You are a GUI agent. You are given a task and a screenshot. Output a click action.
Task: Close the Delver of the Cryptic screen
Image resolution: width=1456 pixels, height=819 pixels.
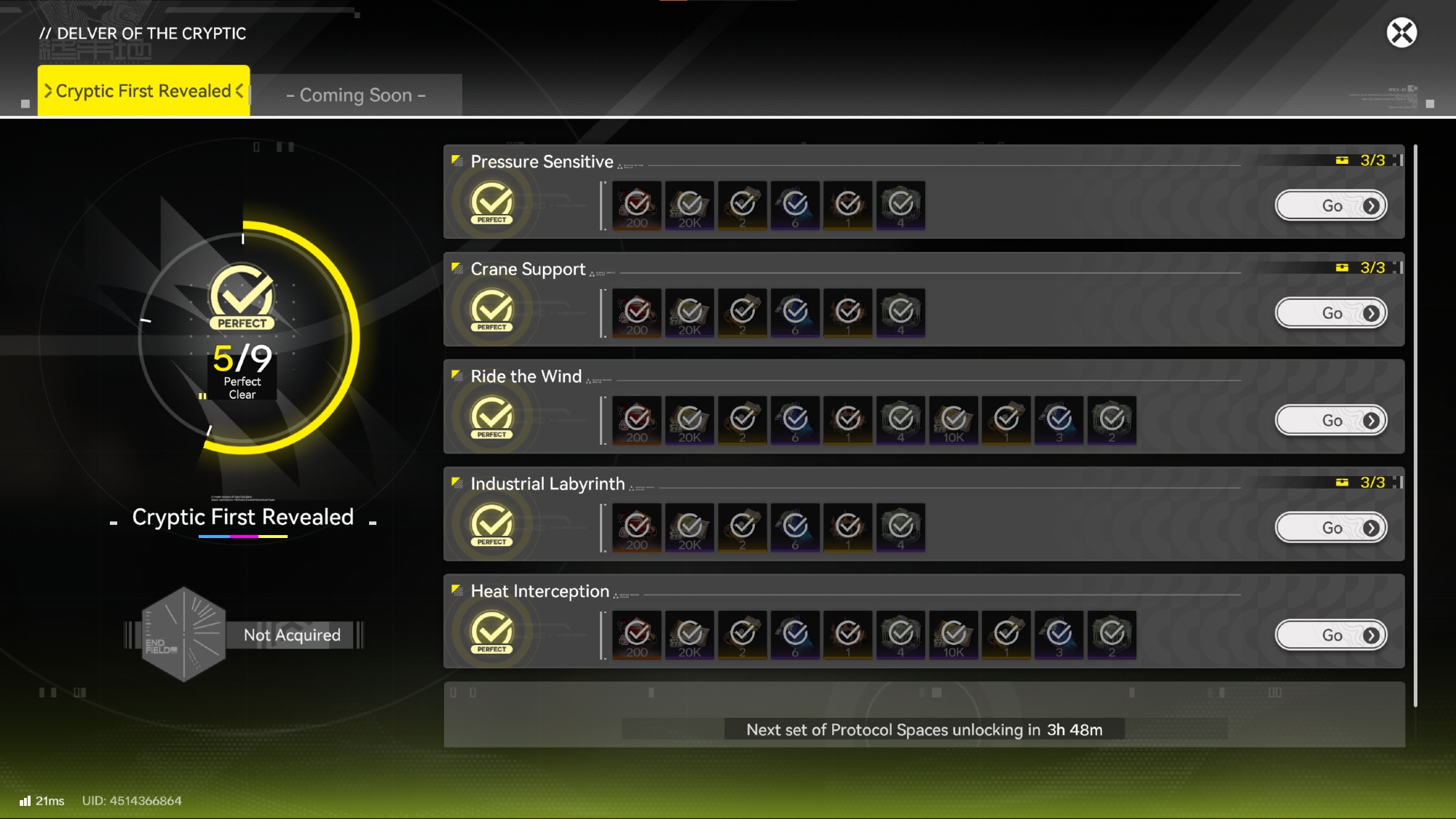point(1401,33)
